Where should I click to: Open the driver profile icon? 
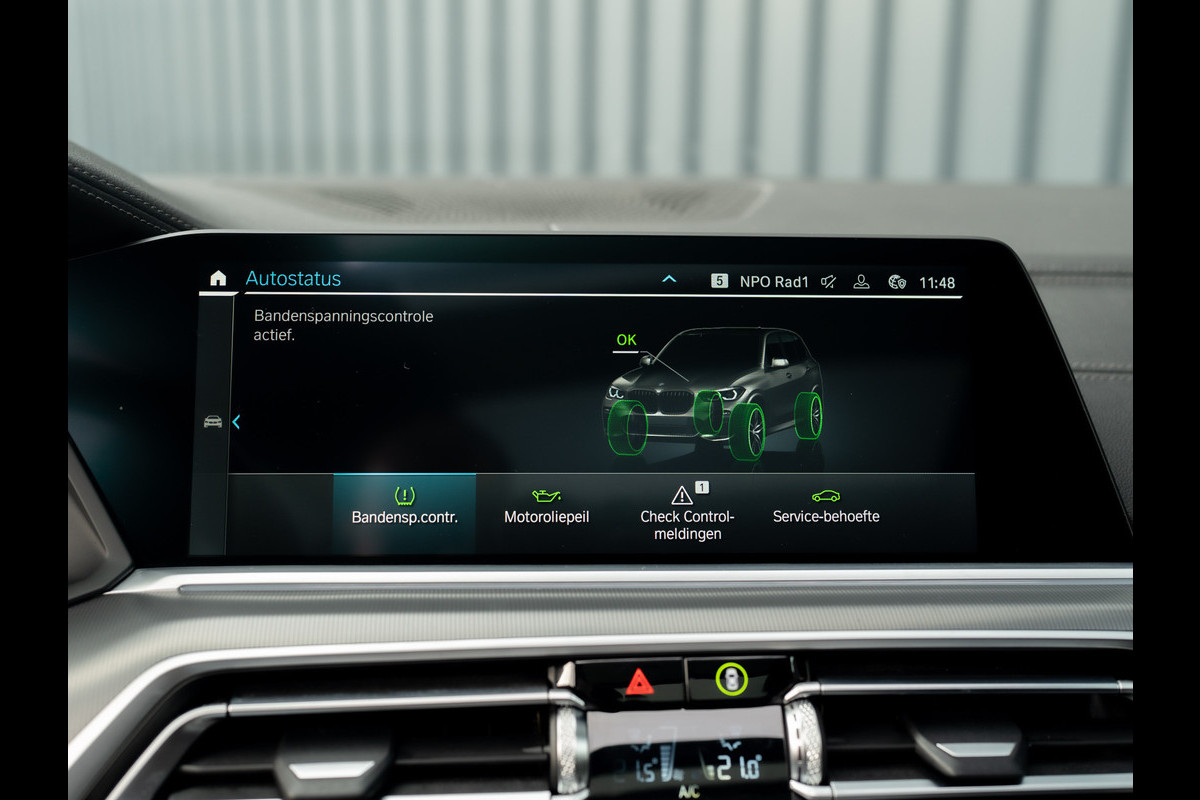click(x=861, y=282)
